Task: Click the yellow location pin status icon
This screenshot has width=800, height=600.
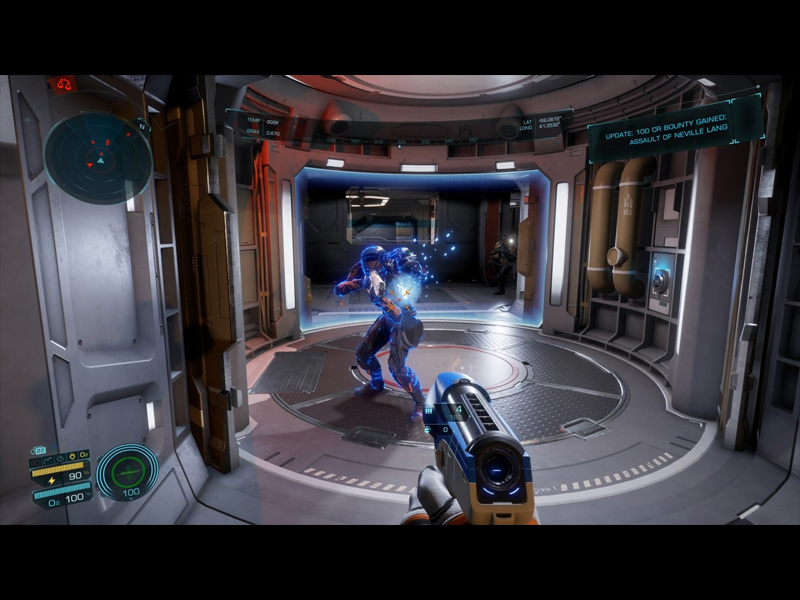Action: point(70,455)
